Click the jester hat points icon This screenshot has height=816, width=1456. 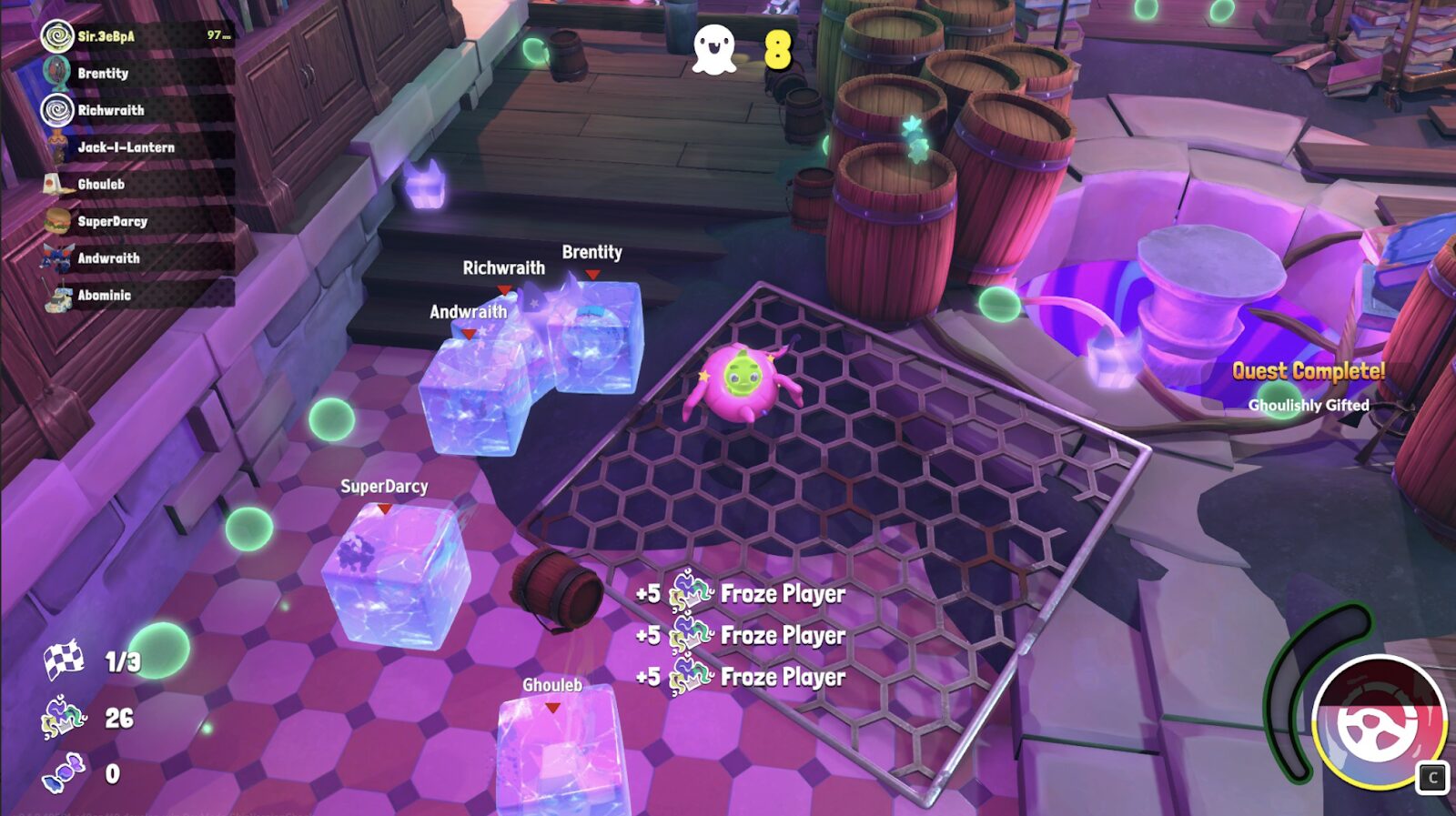pos(64,718)
